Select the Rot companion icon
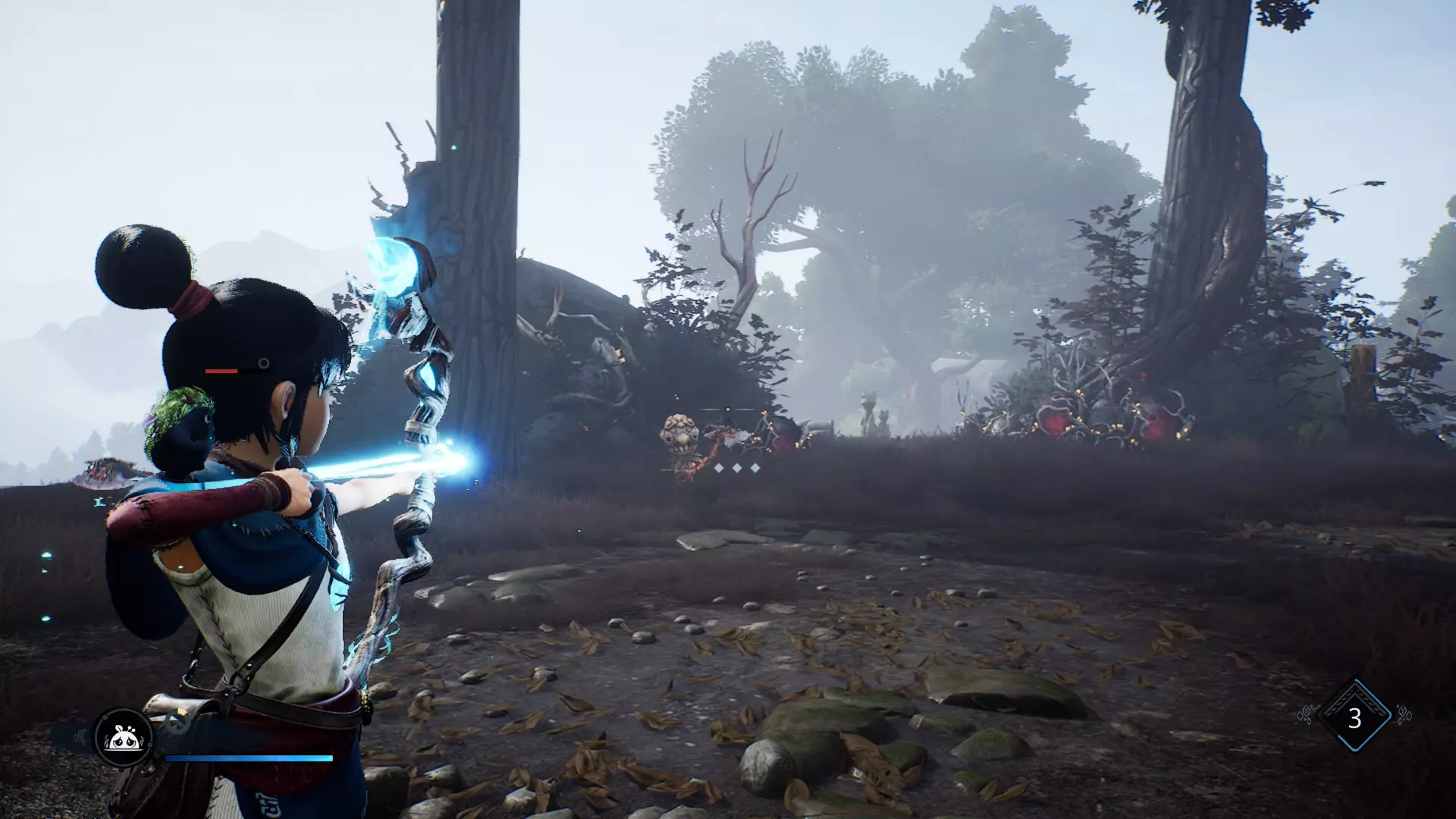This screenshot has width=1456, height=819. click(x=124, y=736)
